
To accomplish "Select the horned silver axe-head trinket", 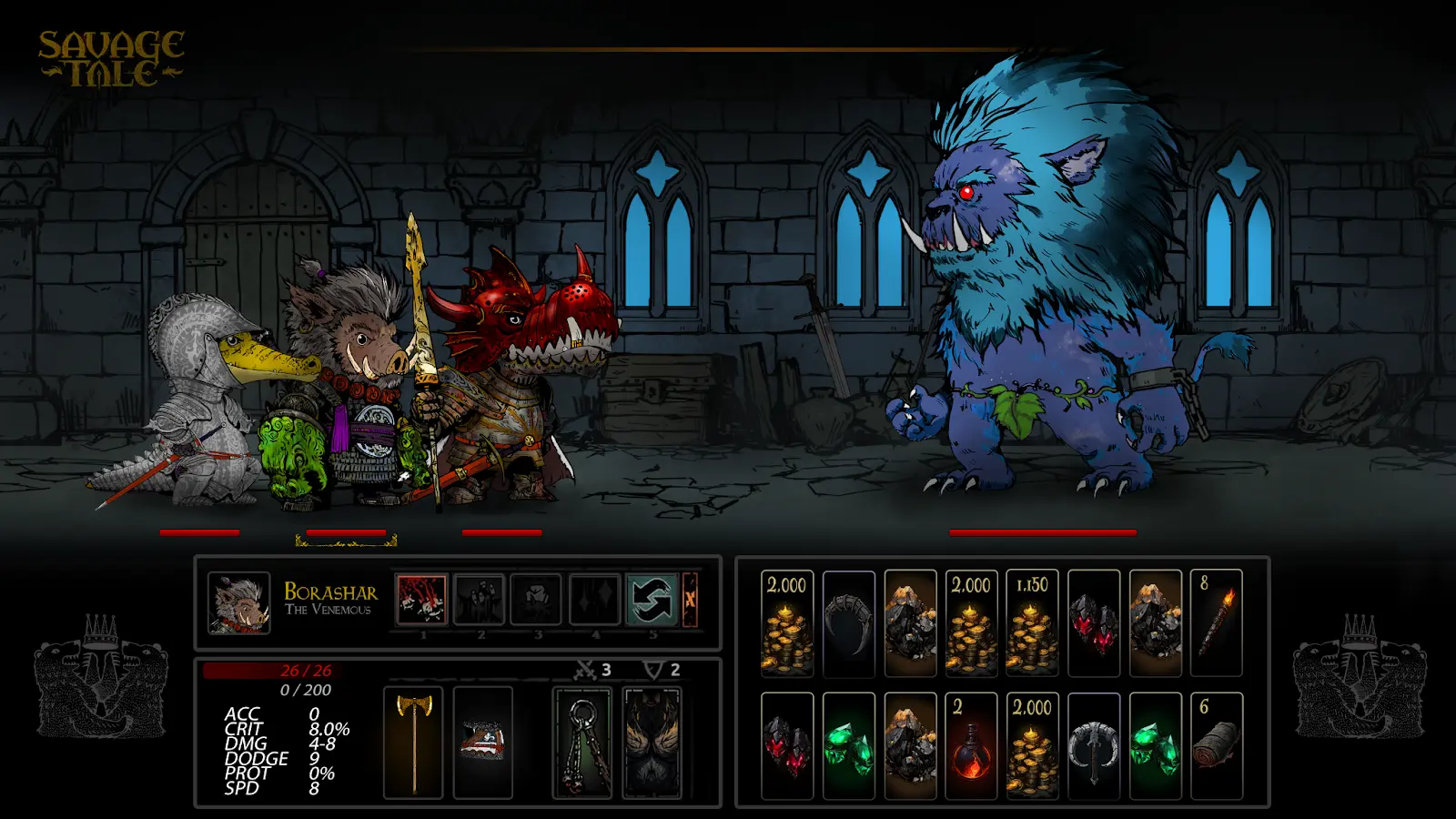I will point(1094,746).
